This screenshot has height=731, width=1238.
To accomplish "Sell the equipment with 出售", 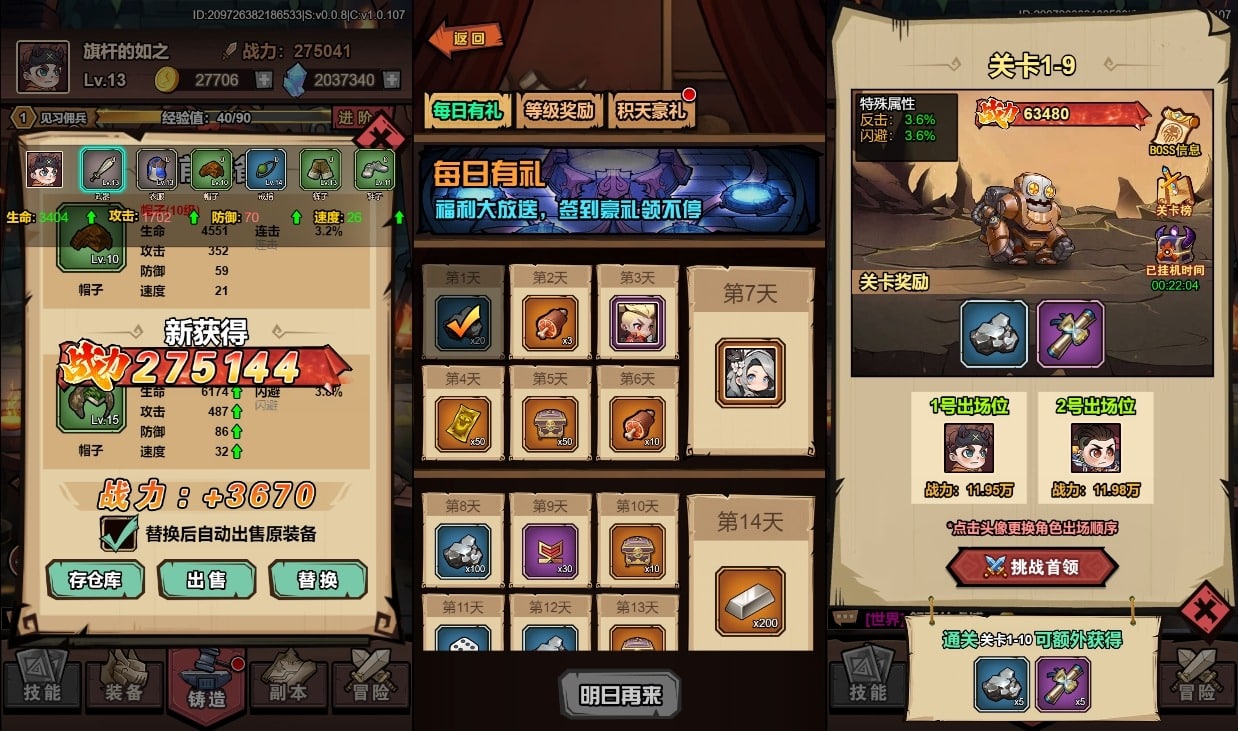I will pos(206,579).
